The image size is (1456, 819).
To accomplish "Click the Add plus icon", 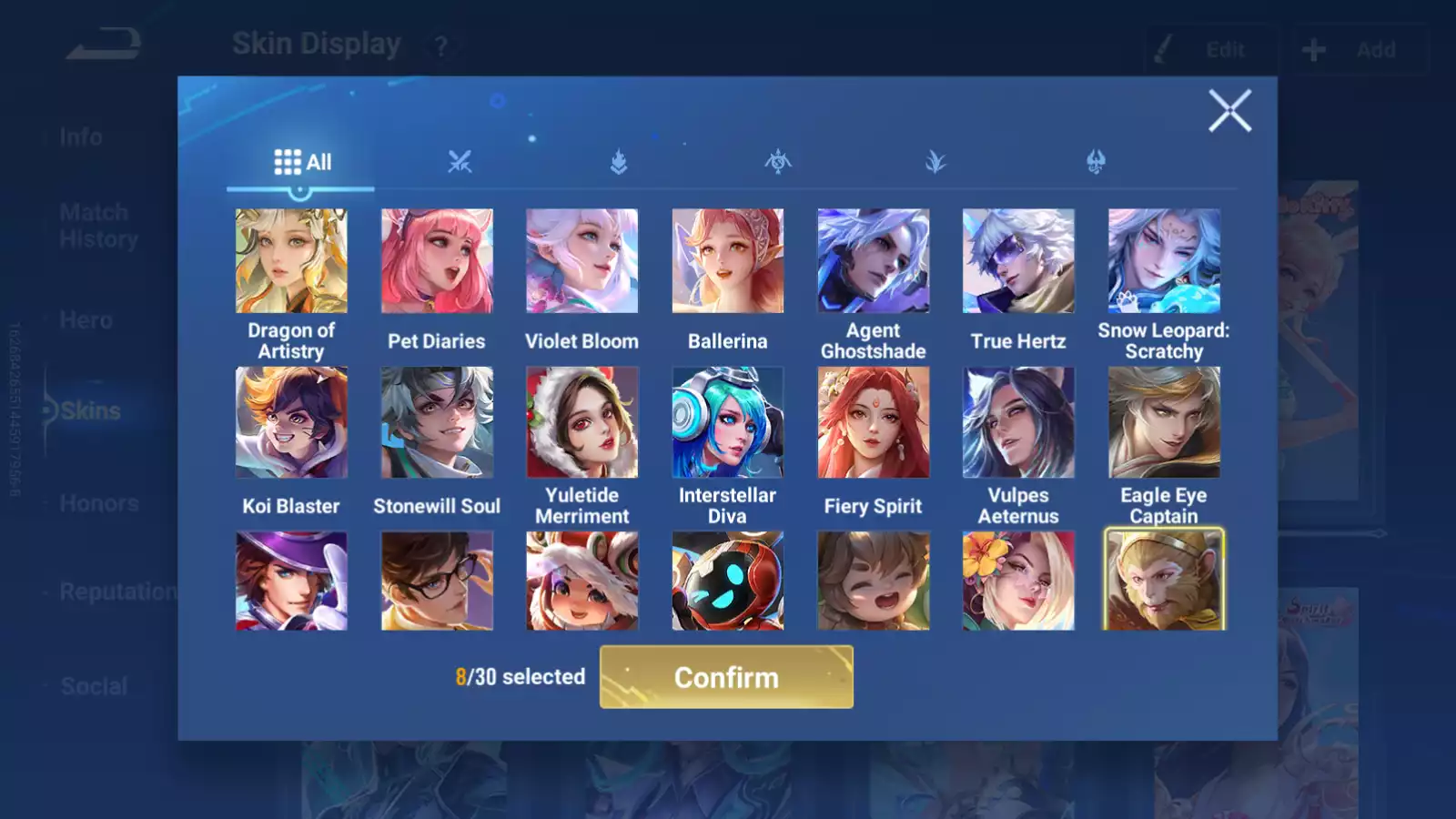I will [1314, 49].
